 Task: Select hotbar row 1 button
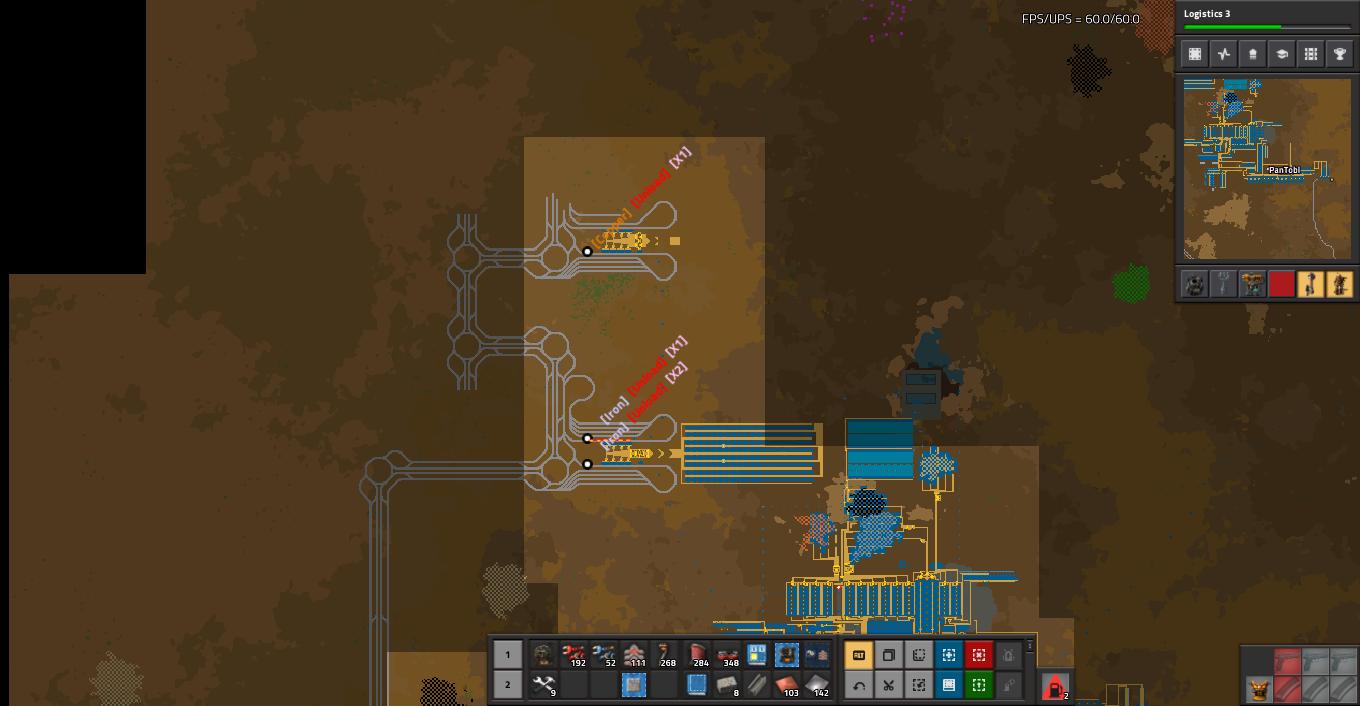(x=507, y=655)
